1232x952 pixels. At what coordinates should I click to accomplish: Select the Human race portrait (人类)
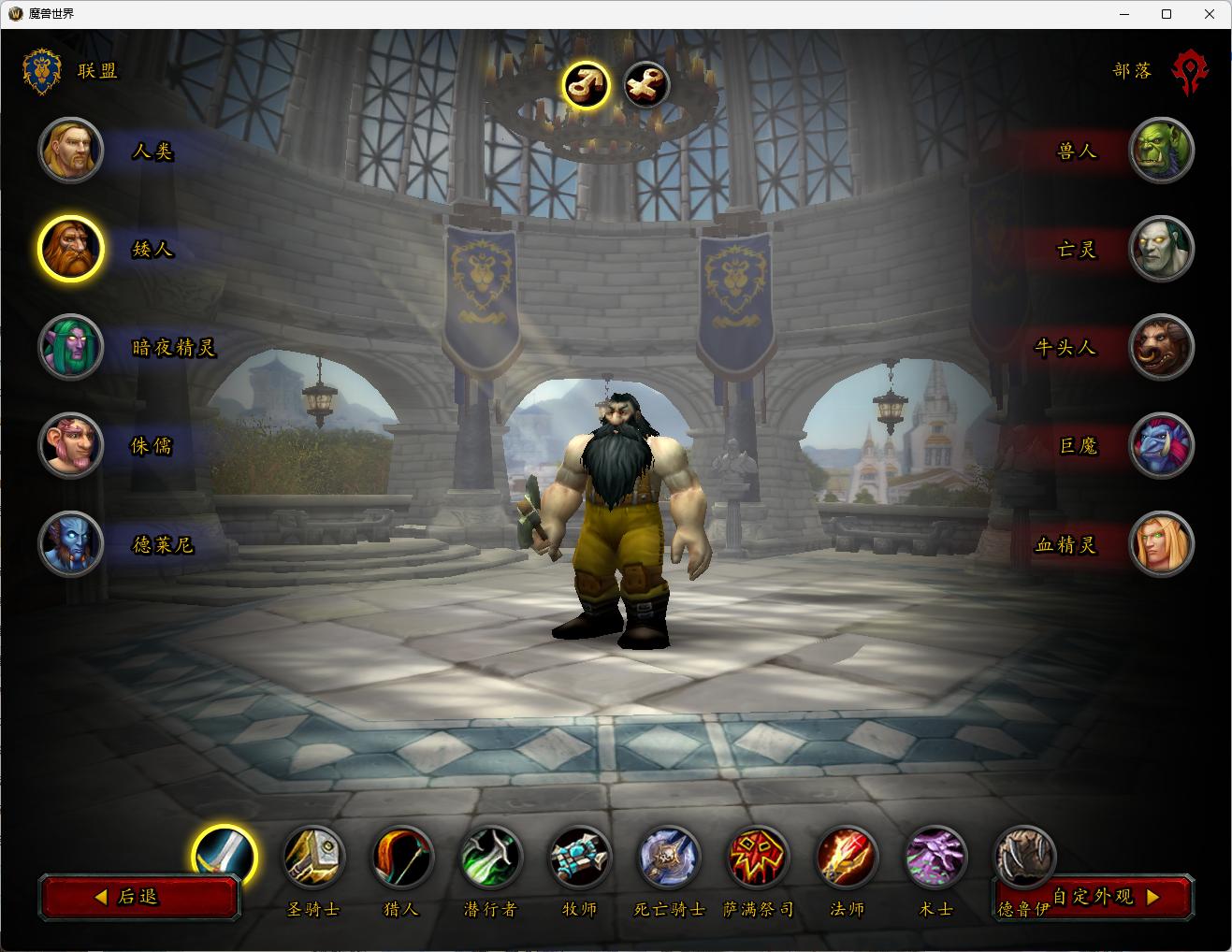click(70, 151)
